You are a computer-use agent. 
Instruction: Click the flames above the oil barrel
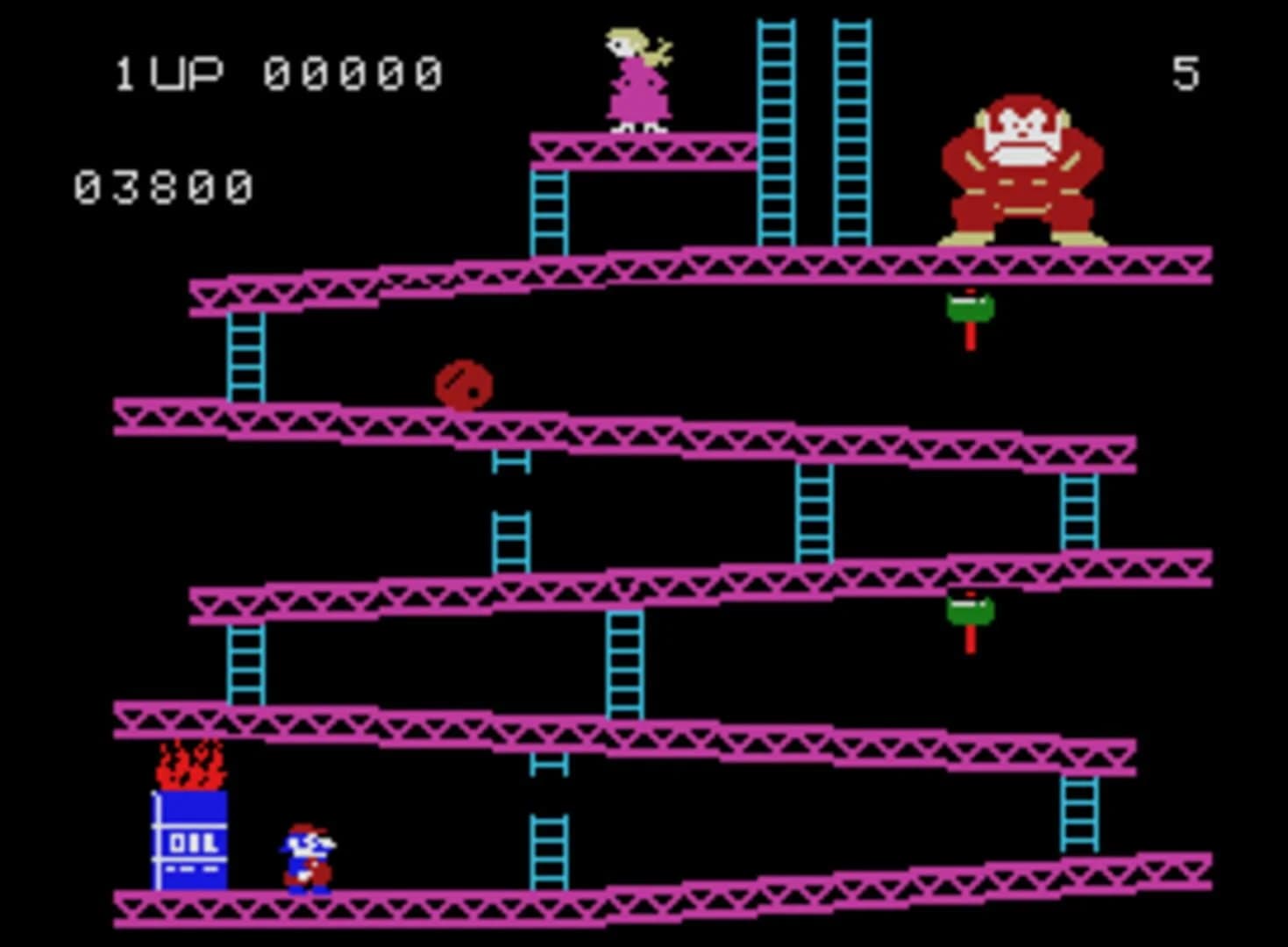[189, 763]
